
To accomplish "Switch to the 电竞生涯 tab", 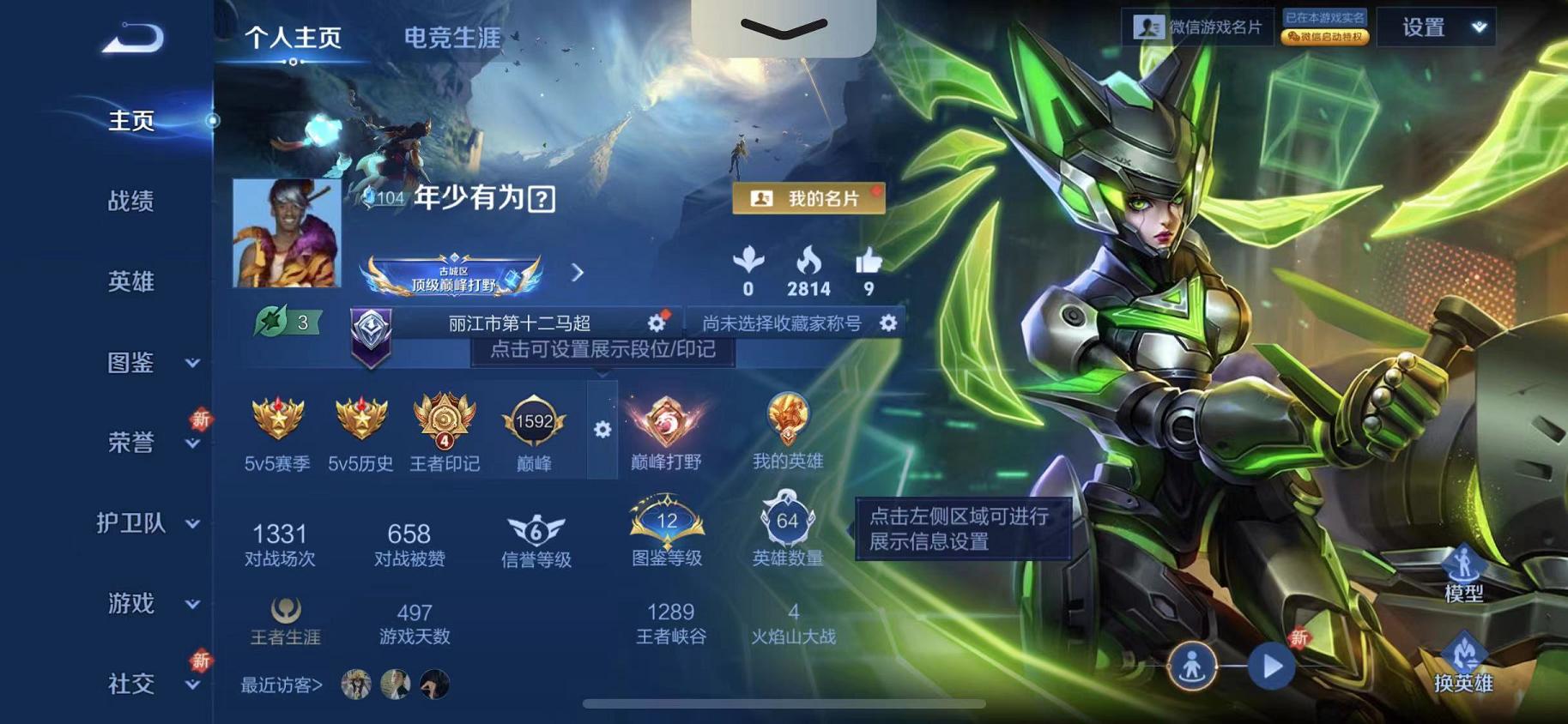I will point(452,38).
